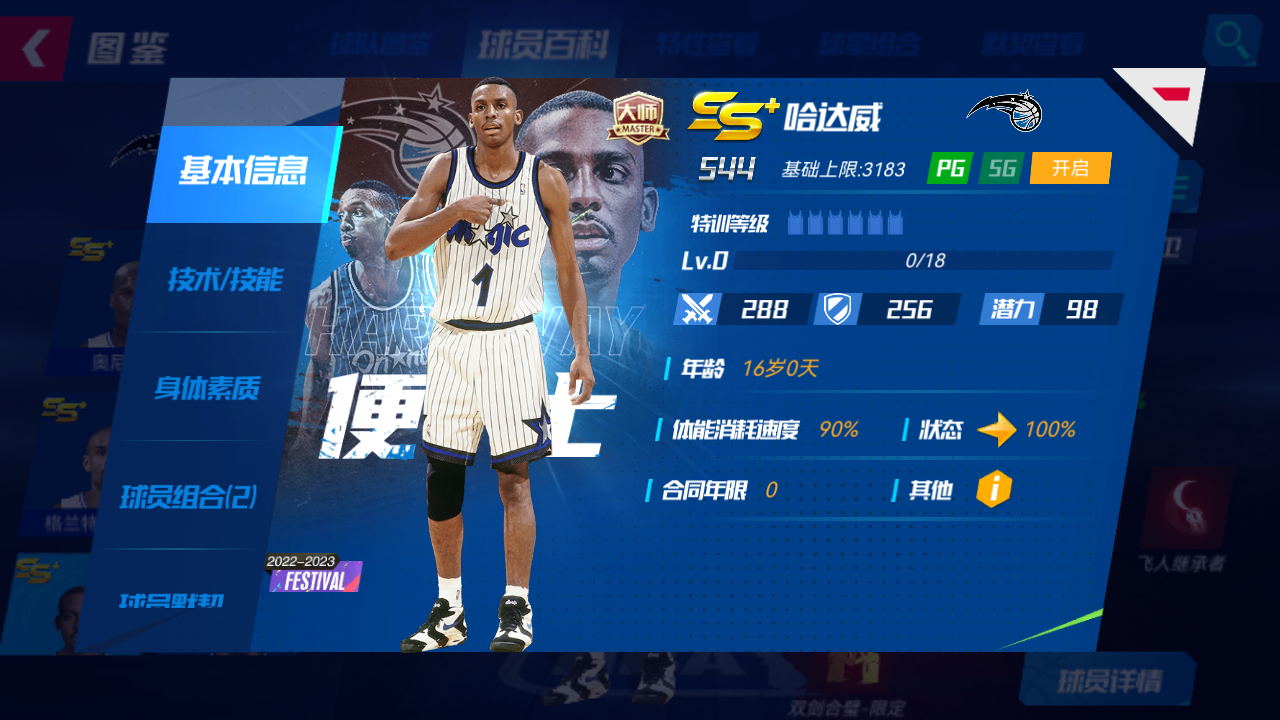The image size is (1280, 720).
Task: Choose the SG position badge
Action: [1001, 168]
